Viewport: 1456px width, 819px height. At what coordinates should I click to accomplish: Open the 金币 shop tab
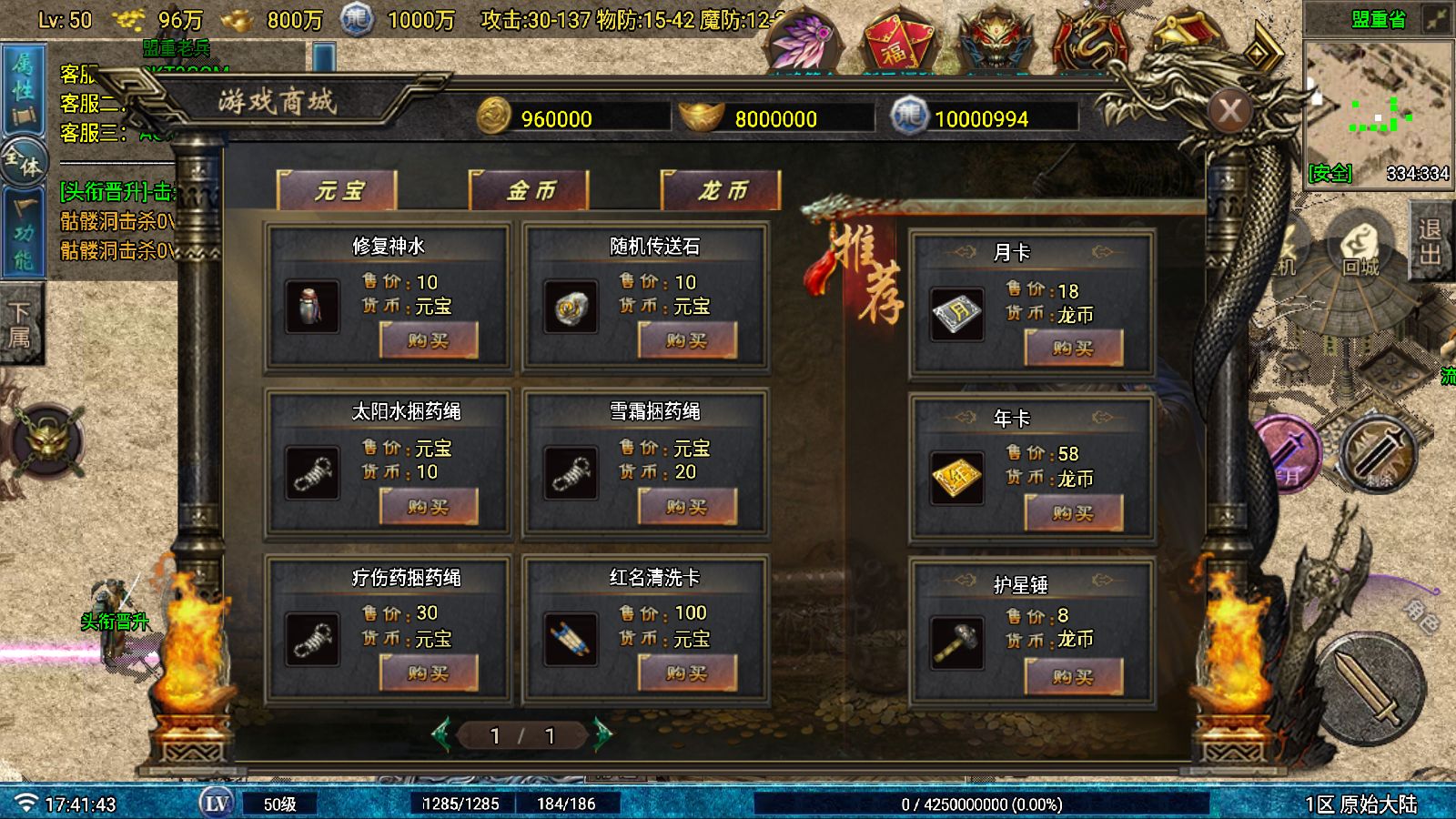coord(530,191)
